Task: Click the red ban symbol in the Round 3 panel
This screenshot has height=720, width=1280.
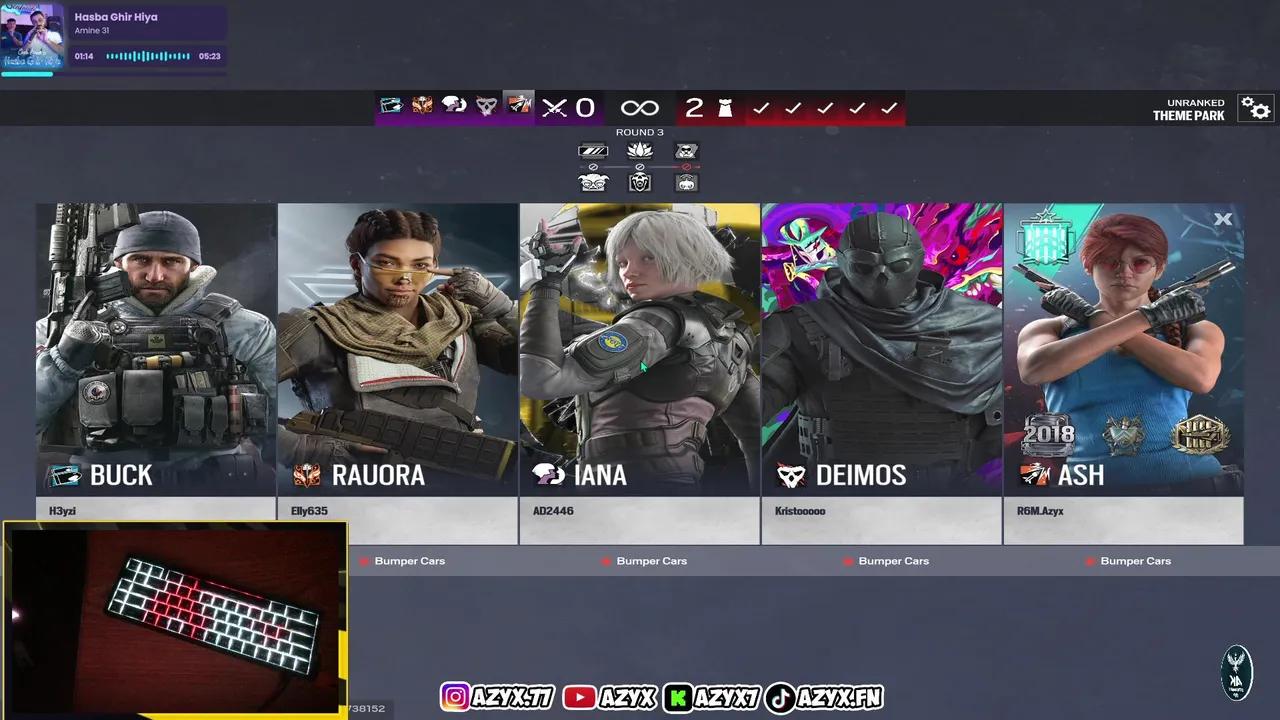Action: 686,167
